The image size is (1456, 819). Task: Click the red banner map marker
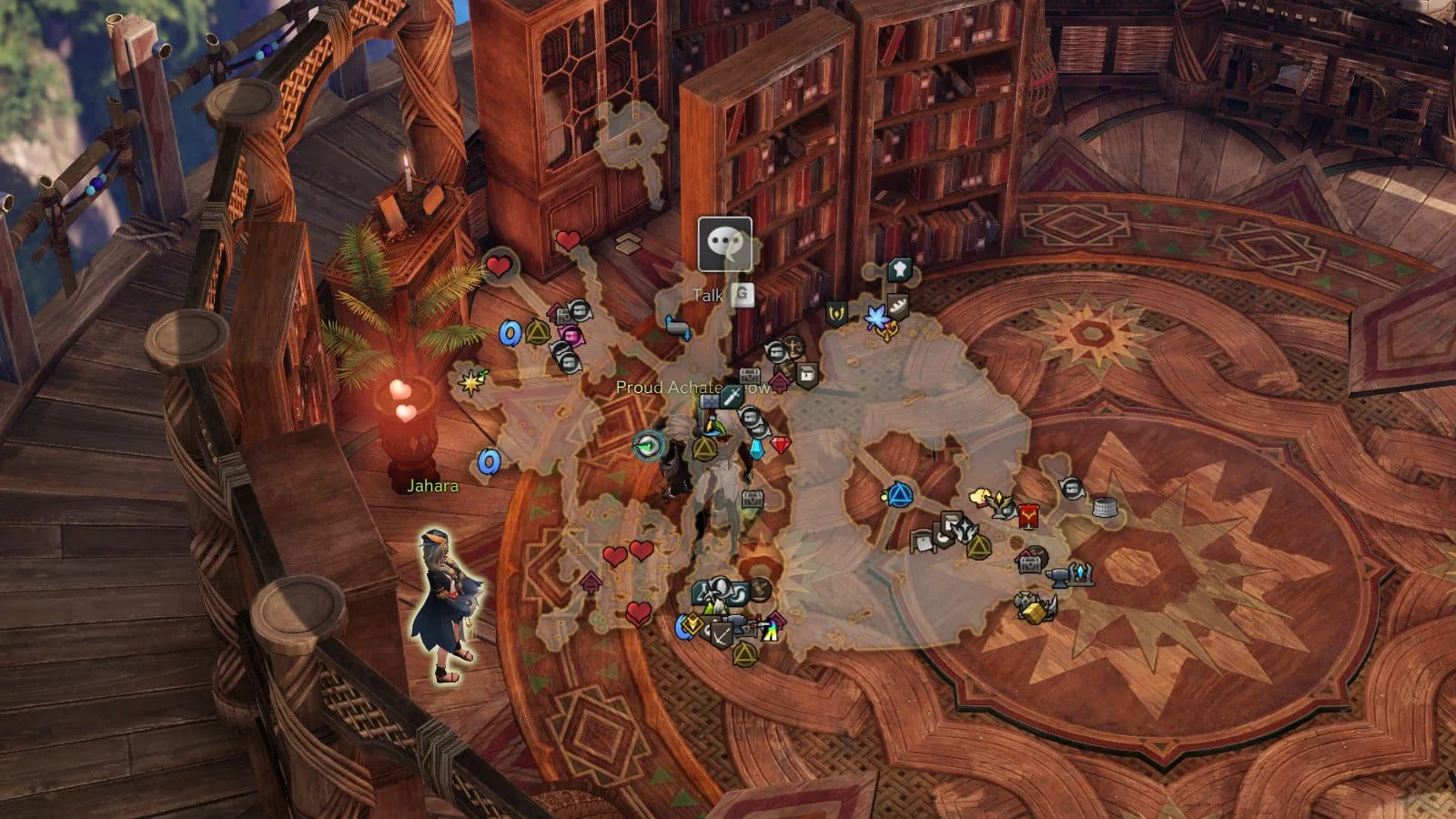[1029, 515]
